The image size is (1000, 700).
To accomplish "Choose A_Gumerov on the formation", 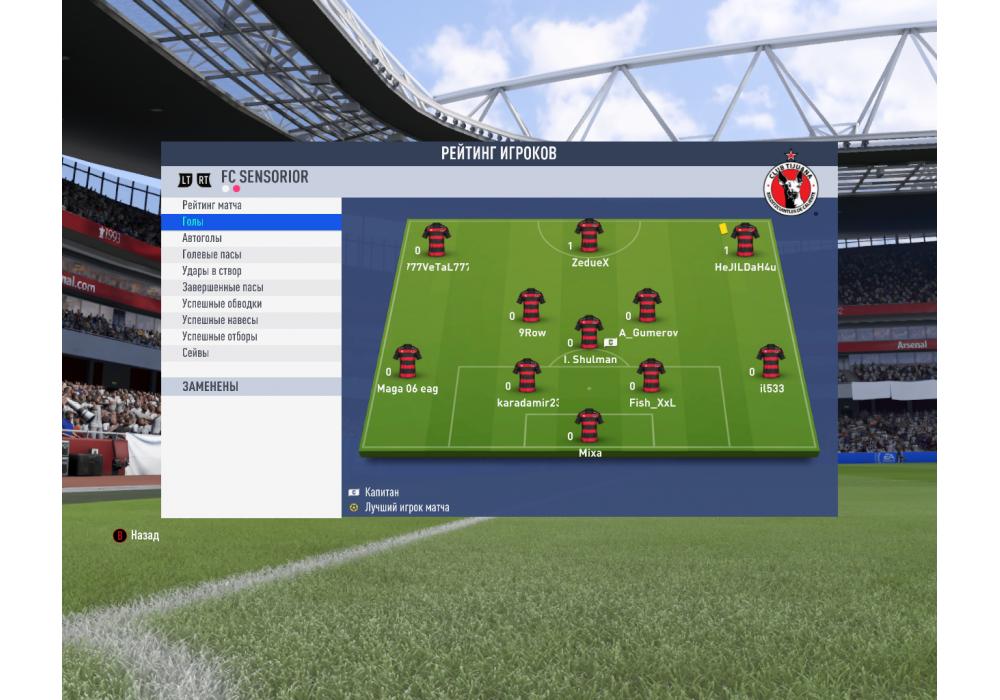I will point(647,306).
